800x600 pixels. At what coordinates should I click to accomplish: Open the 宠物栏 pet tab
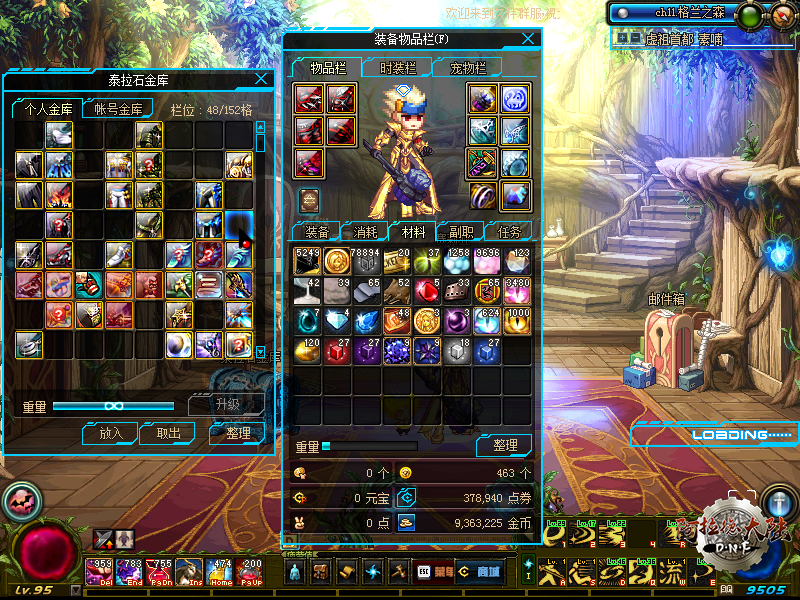(x=467, y=68)
